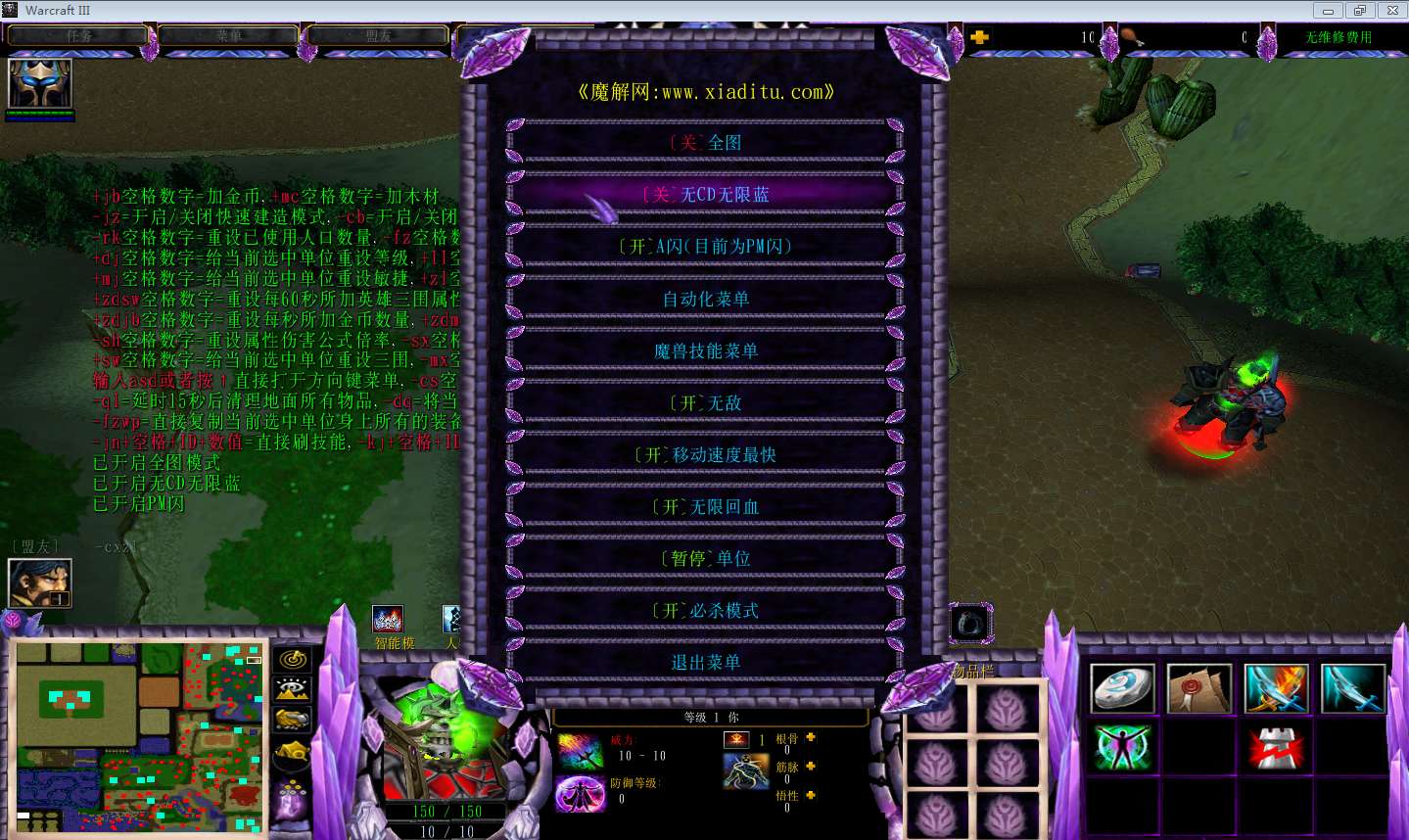Viewport: 1409px width, 840px height.
Task: Open the 魔兽技能菜单 entry
Action: pos(705,350)
